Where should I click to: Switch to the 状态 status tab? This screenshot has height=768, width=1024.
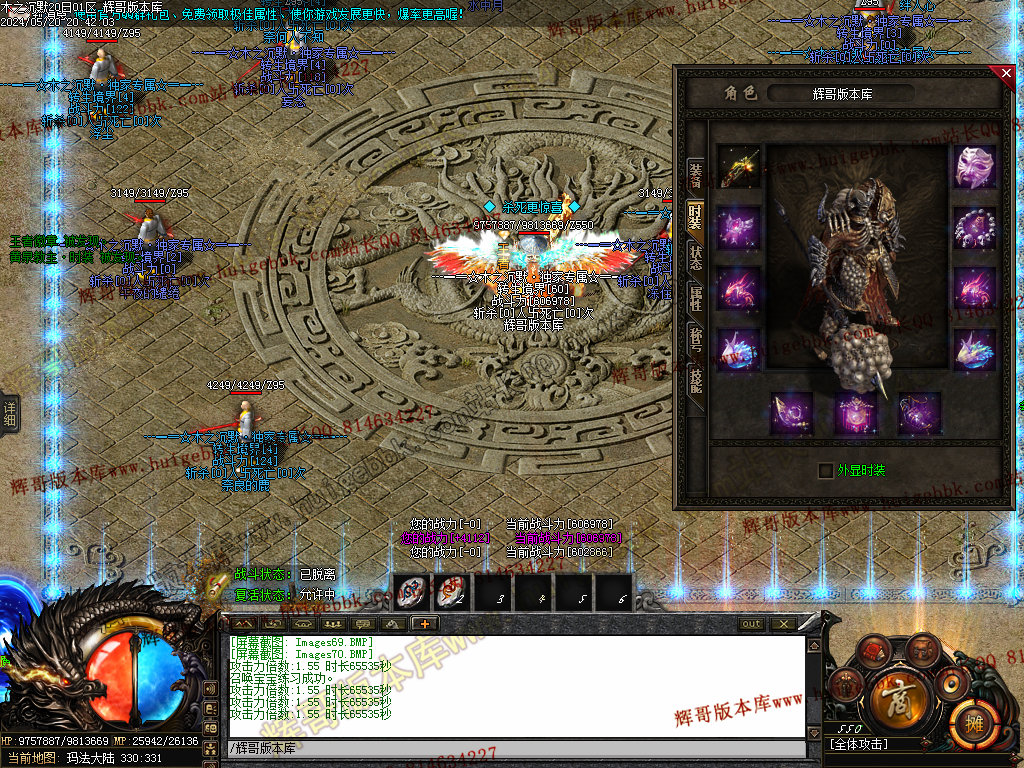tap(695, 258)
